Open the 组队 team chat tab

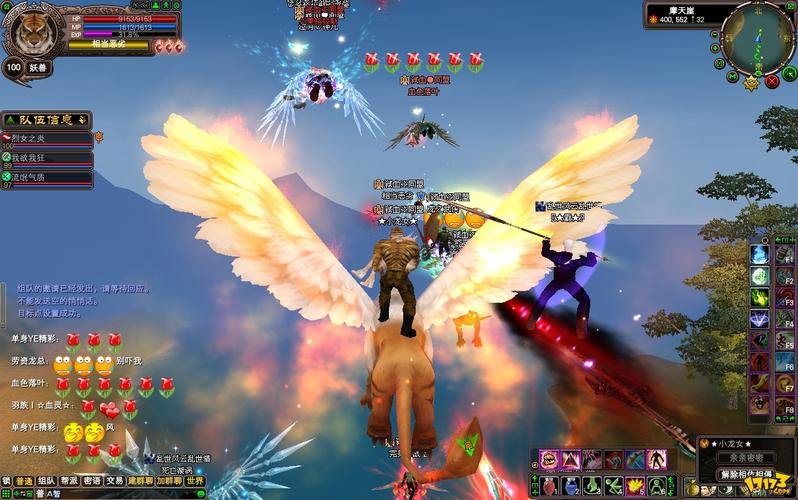46,481
